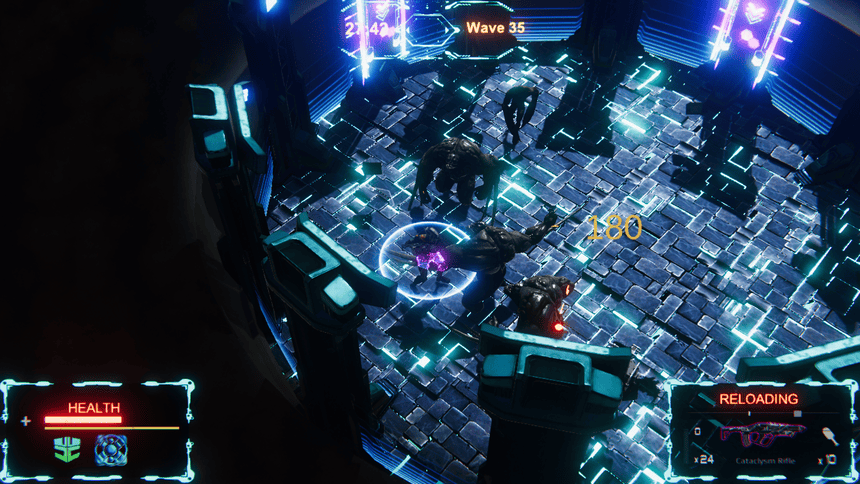Activate the green shield emblem ability

pyautogui.click(x=68, y=449)
